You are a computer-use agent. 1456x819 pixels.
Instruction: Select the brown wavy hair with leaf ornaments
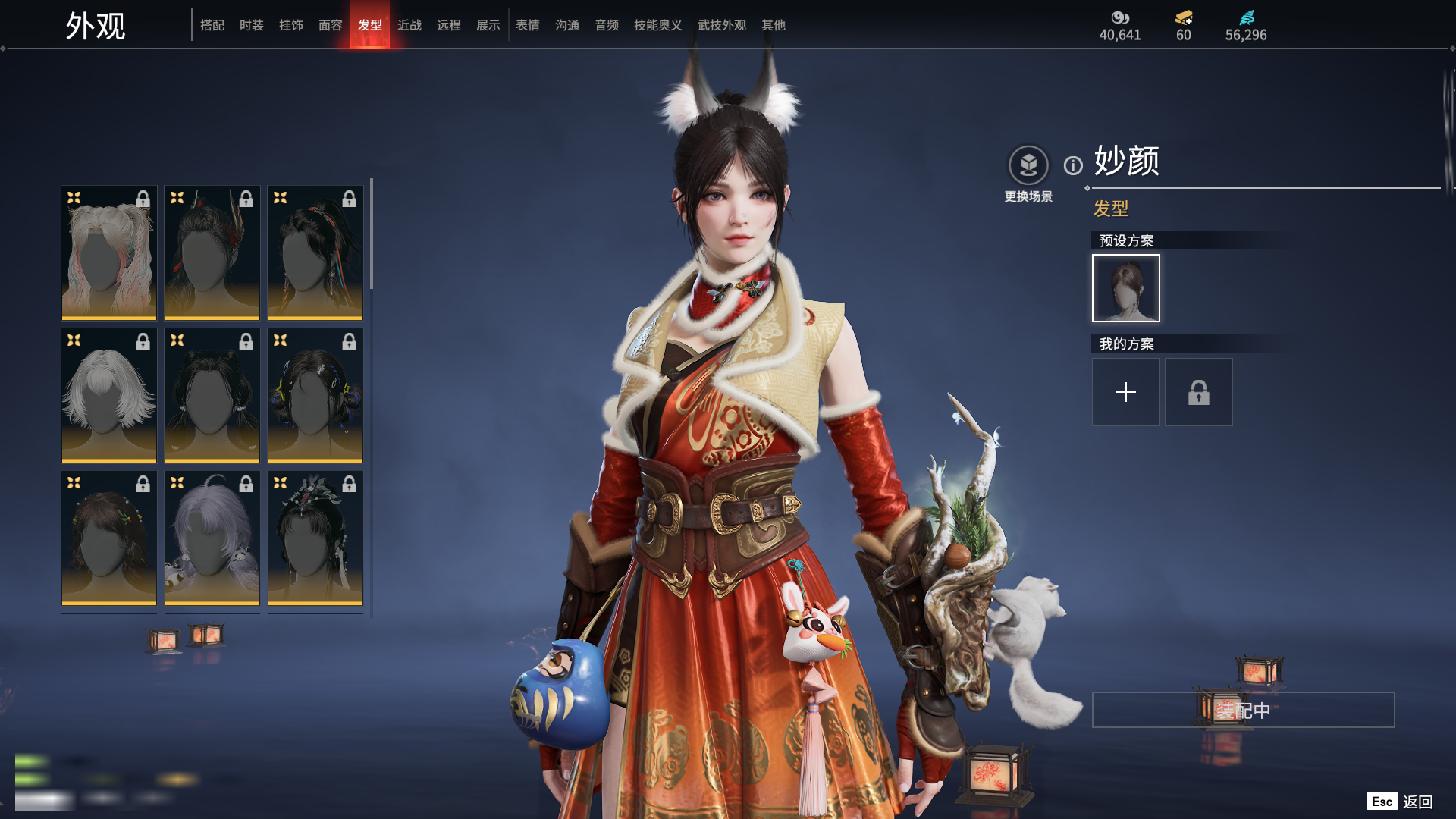[x=109, y=538]
